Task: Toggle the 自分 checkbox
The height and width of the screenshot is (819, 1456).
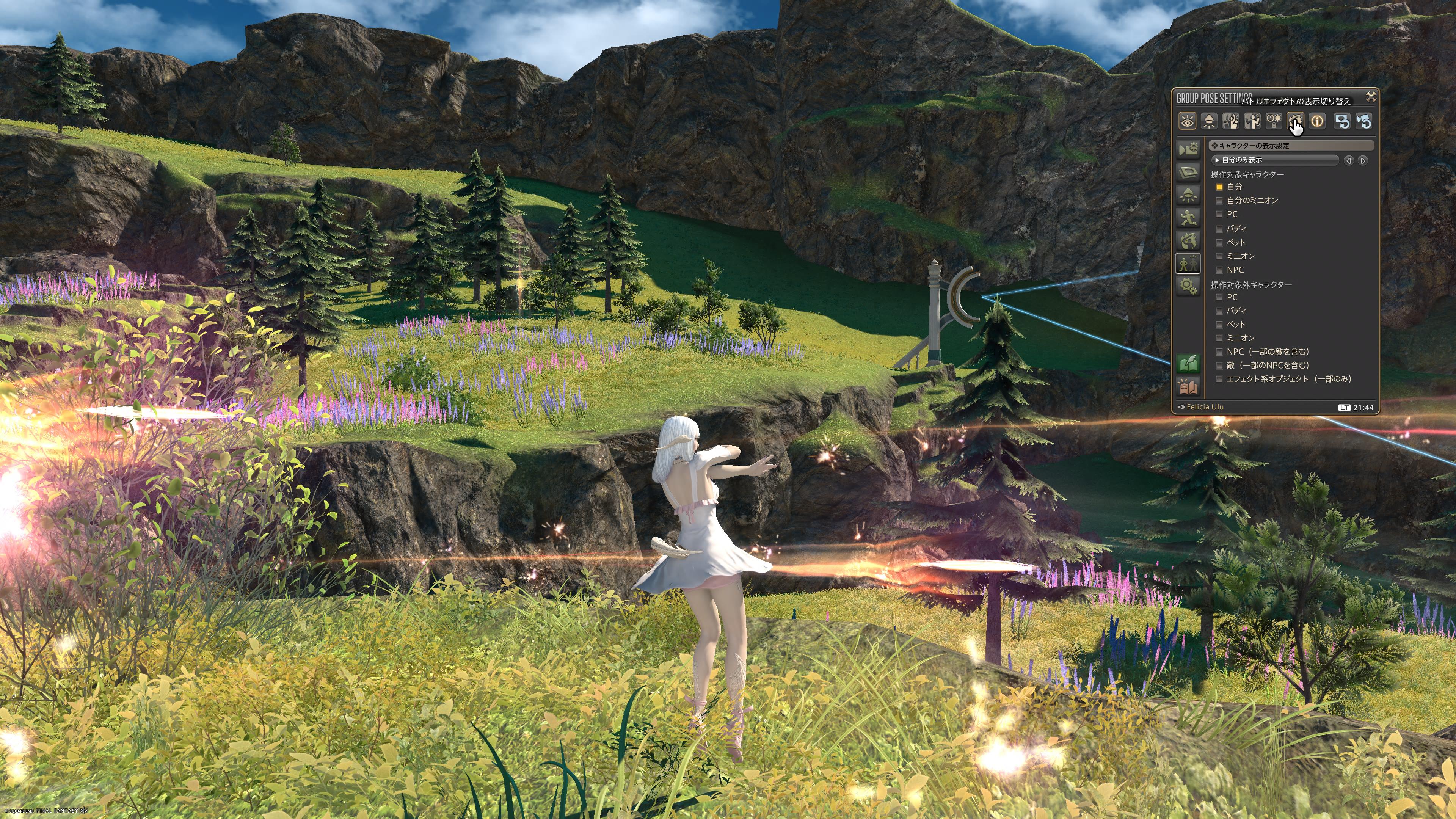Action: pos(1219,187)
